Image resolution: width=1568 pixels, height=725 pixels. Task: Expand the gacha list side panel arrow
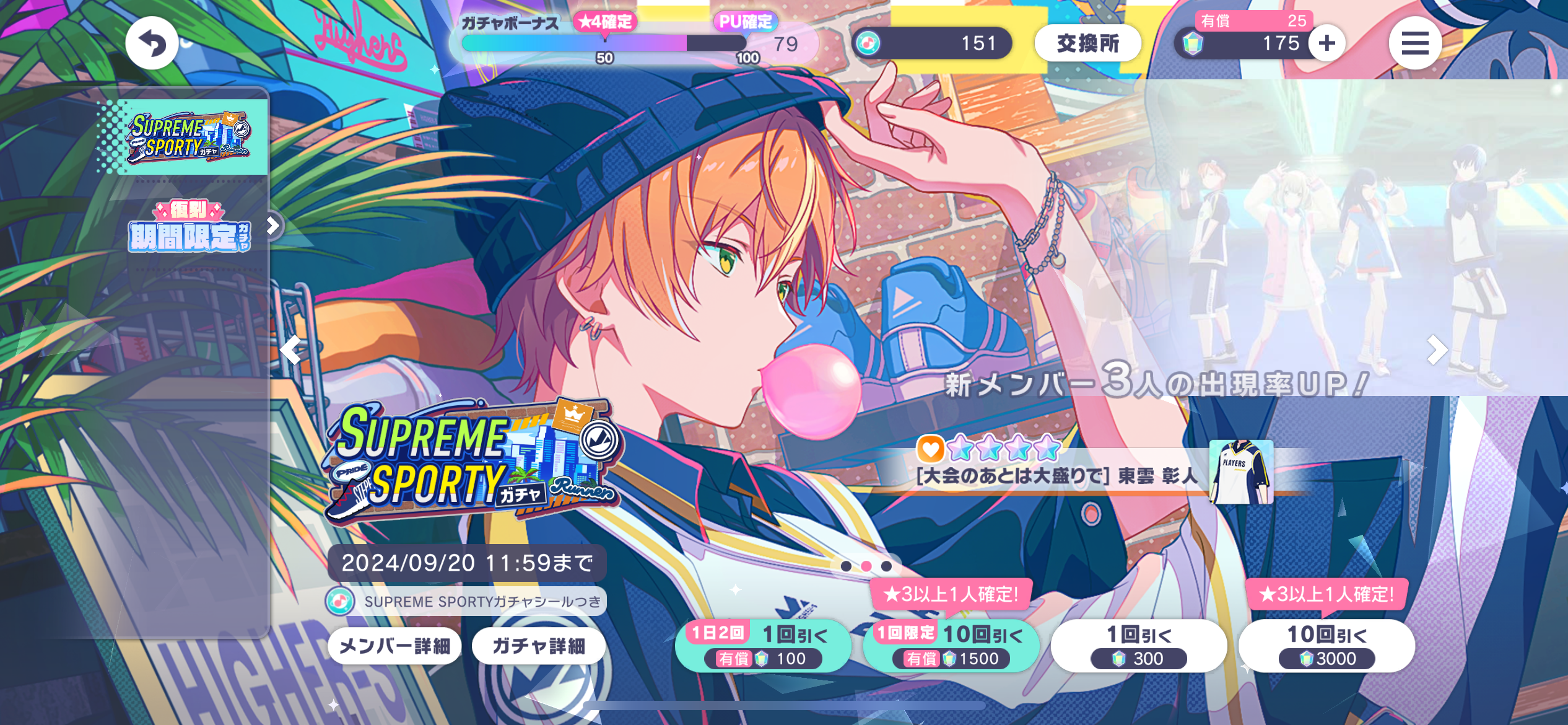pyautogui.click(x=273, y=226)
